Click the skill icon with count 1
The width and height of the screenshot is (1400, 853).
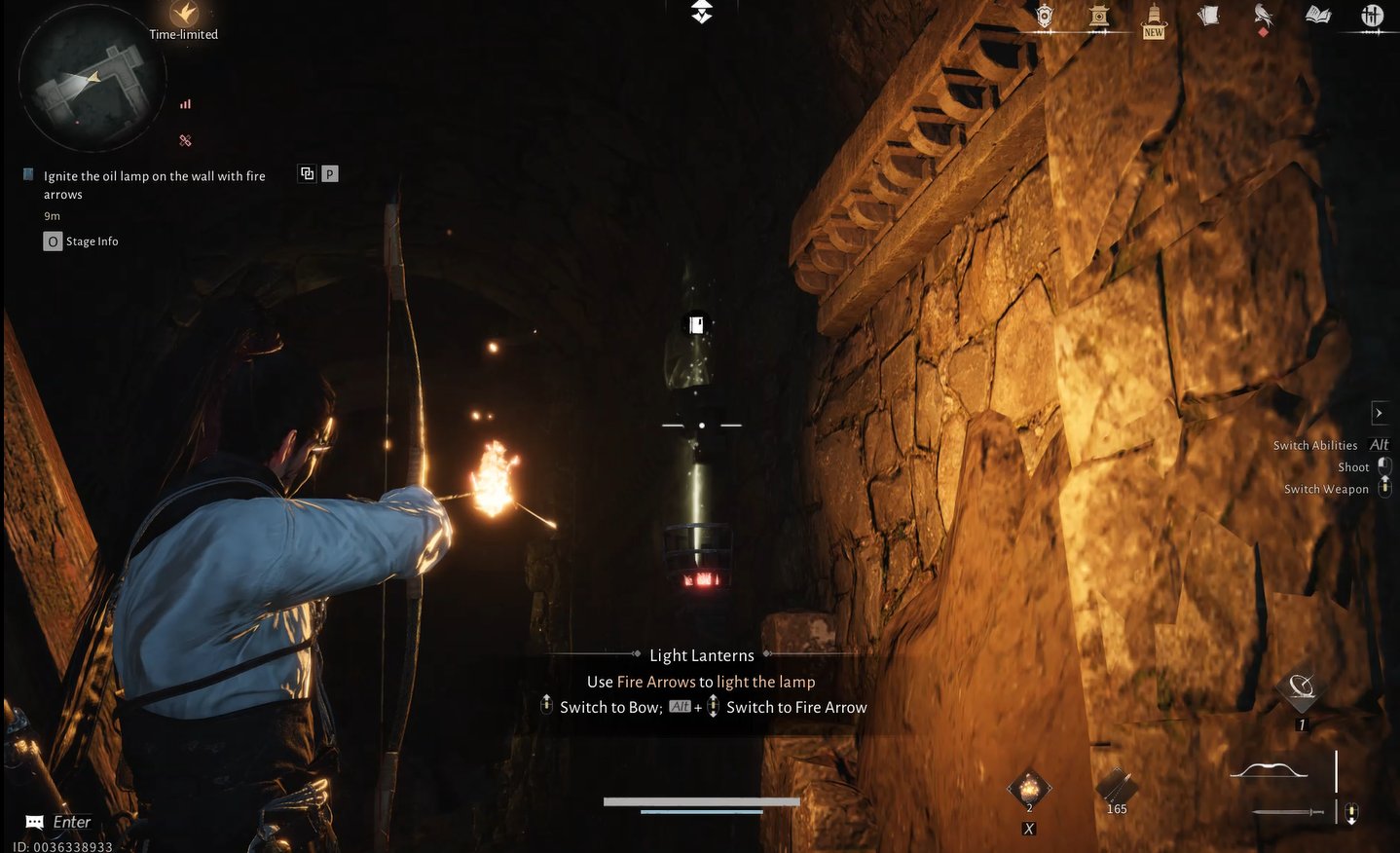pos(1302,688)
